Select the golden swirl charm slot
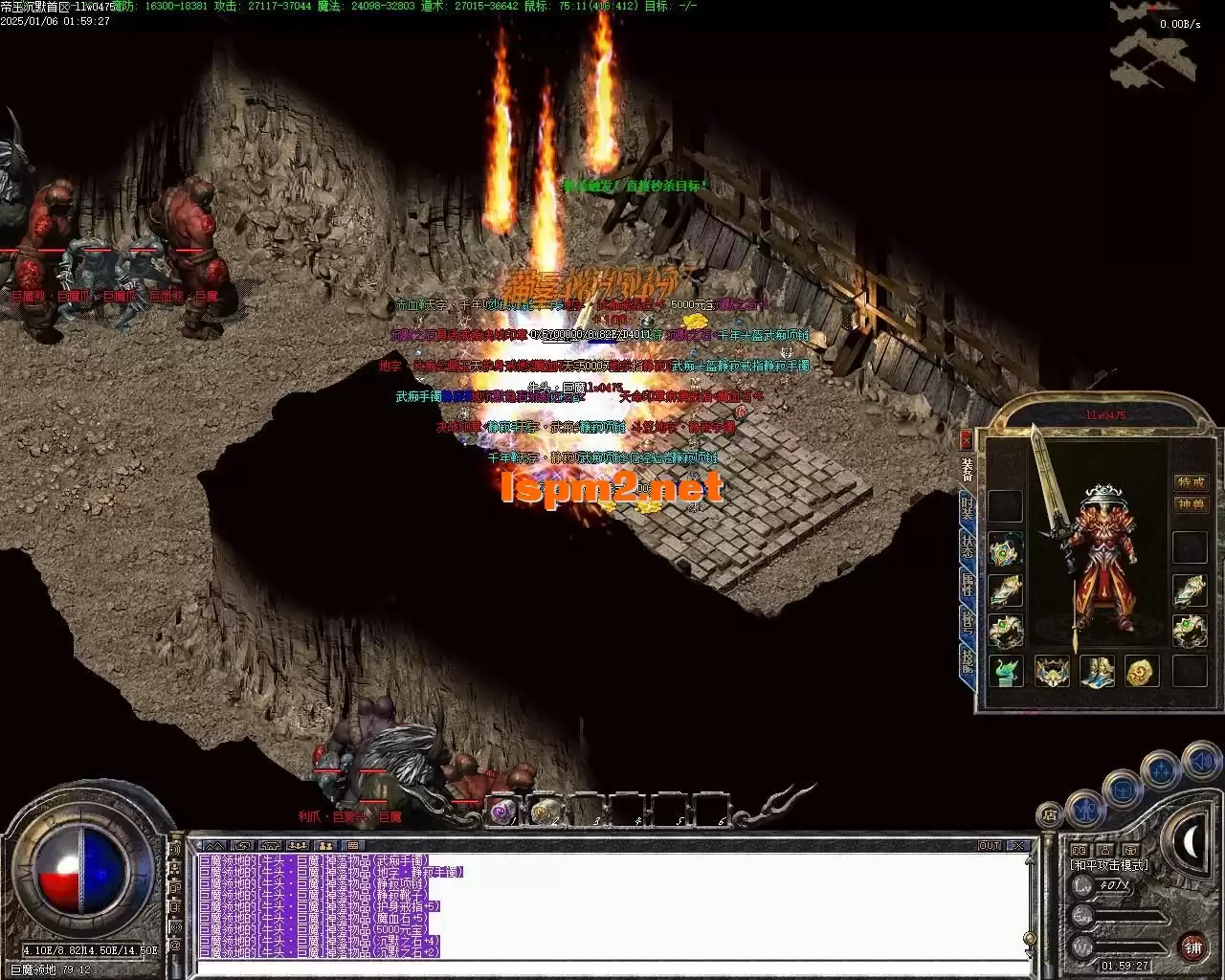This screenshot has width=1225, height=980. [1142, 671]
